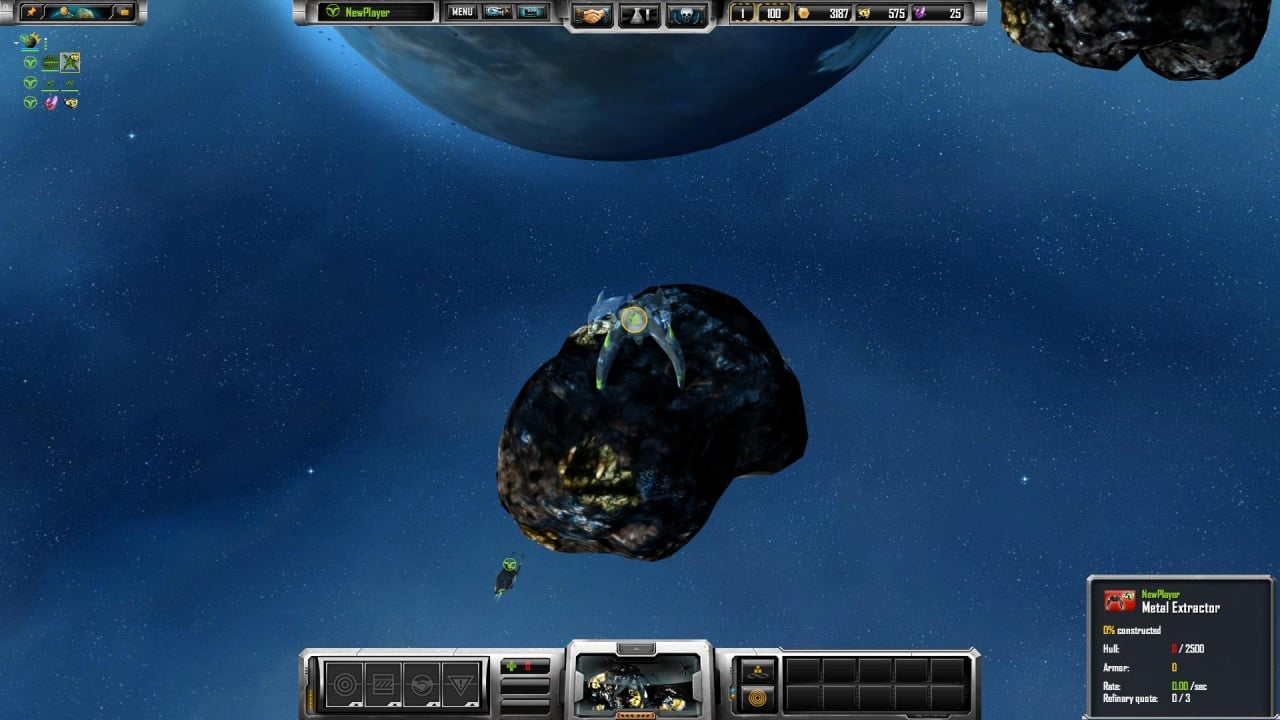Screen dimensions: 1280x720
Task: Collapse the empire tree arrow beside planet
Action: point(16,42)
